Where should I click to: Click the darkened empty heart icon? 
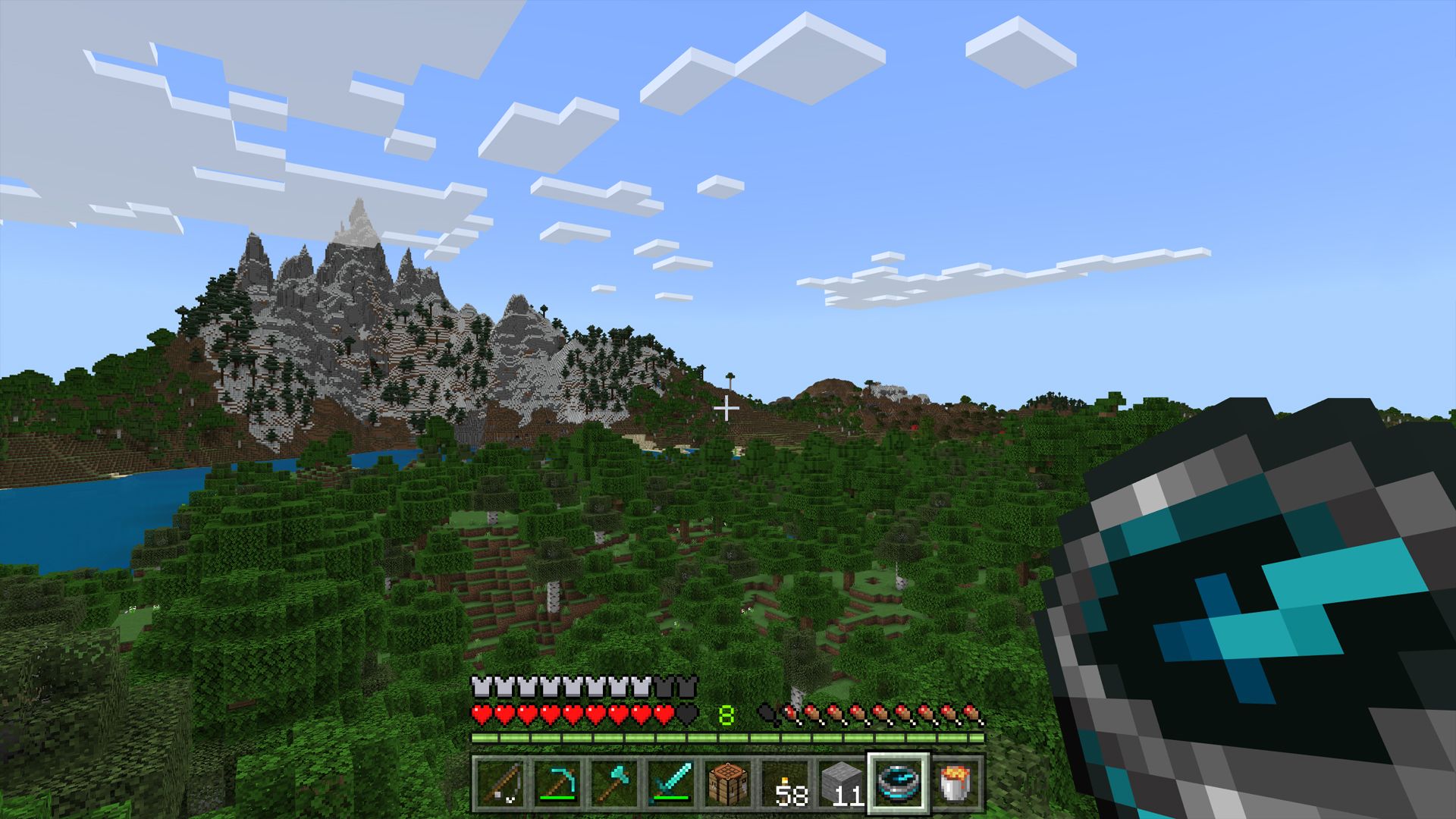point(687,713)
